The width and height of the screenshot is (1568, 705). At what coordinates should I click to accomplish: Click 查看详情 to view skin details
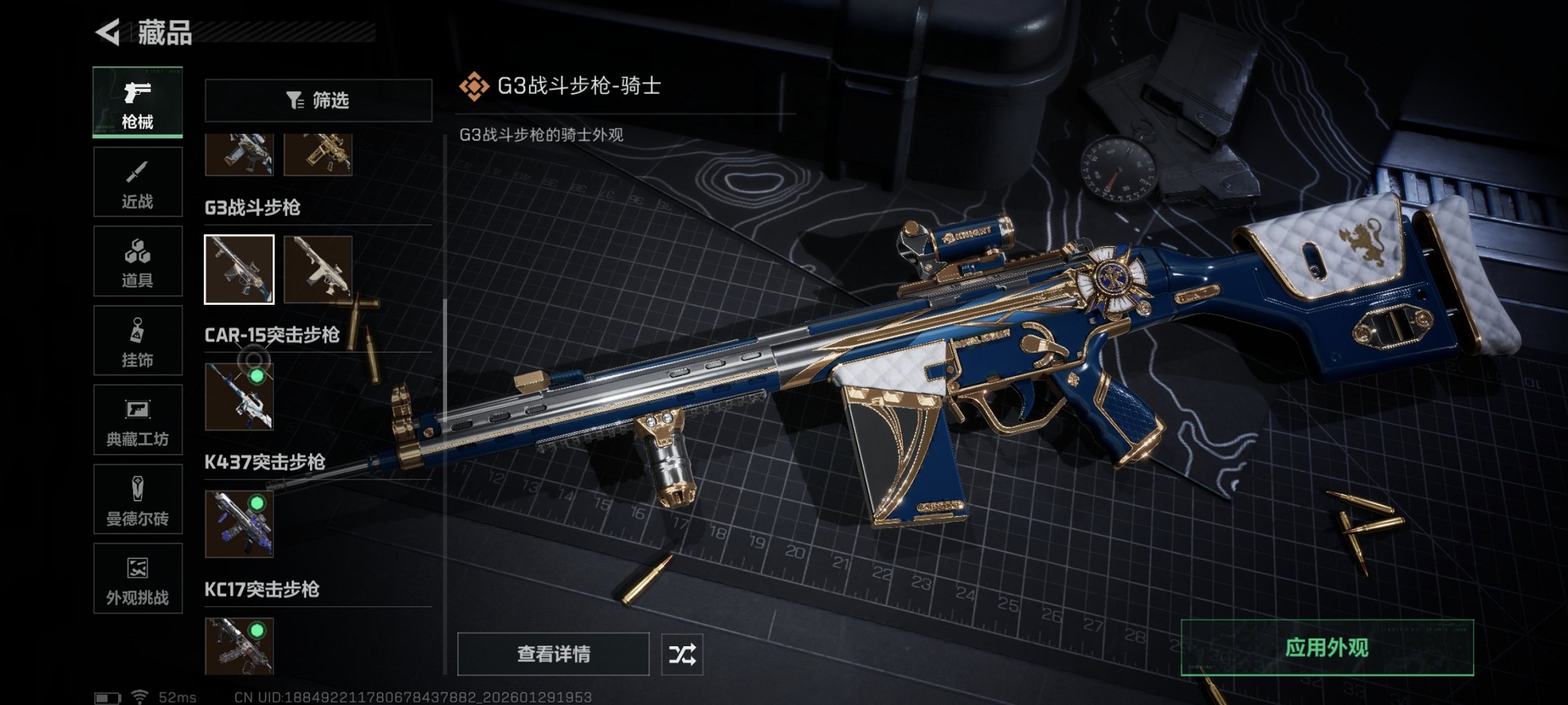click(553, 653)
